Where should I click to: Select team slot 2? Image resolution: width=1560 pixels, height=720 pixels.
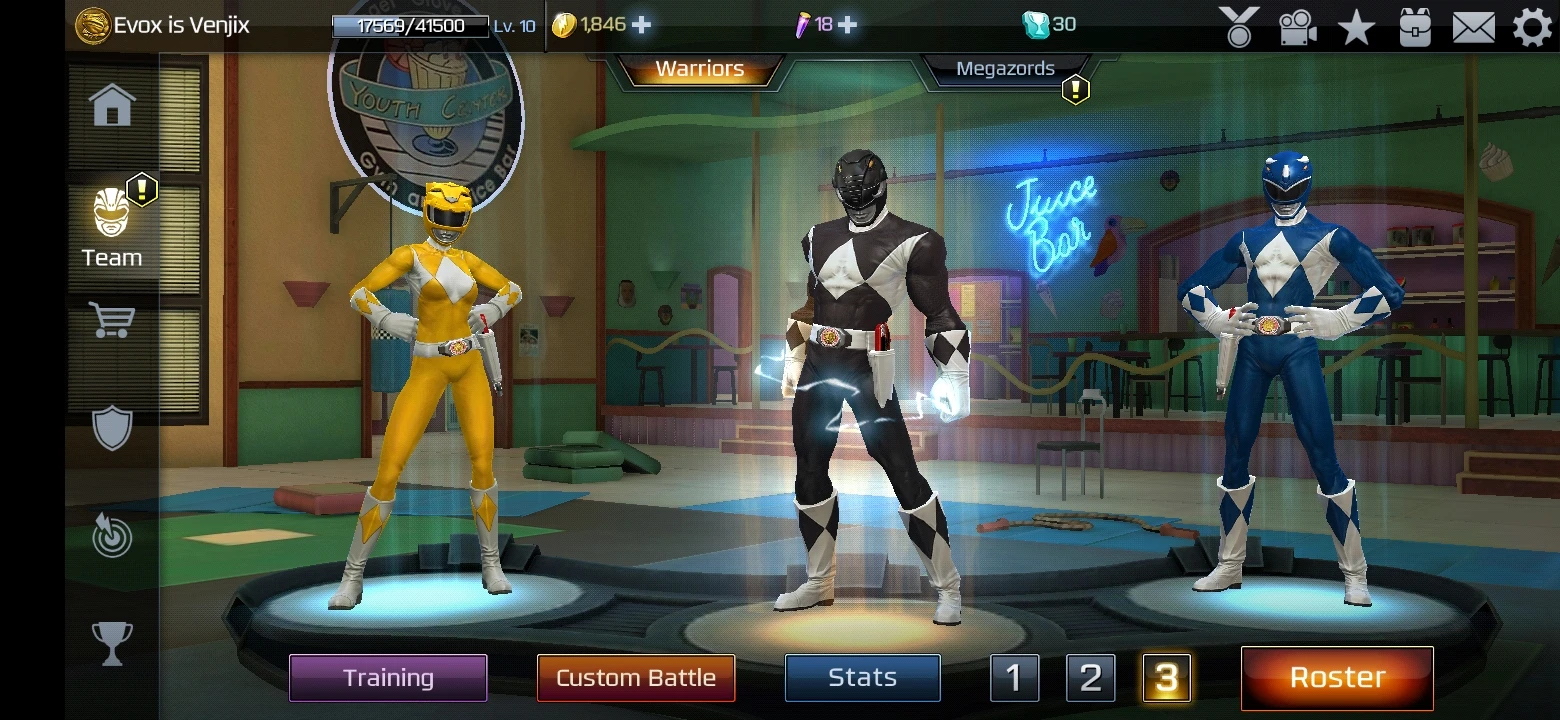coord(1089,677)
